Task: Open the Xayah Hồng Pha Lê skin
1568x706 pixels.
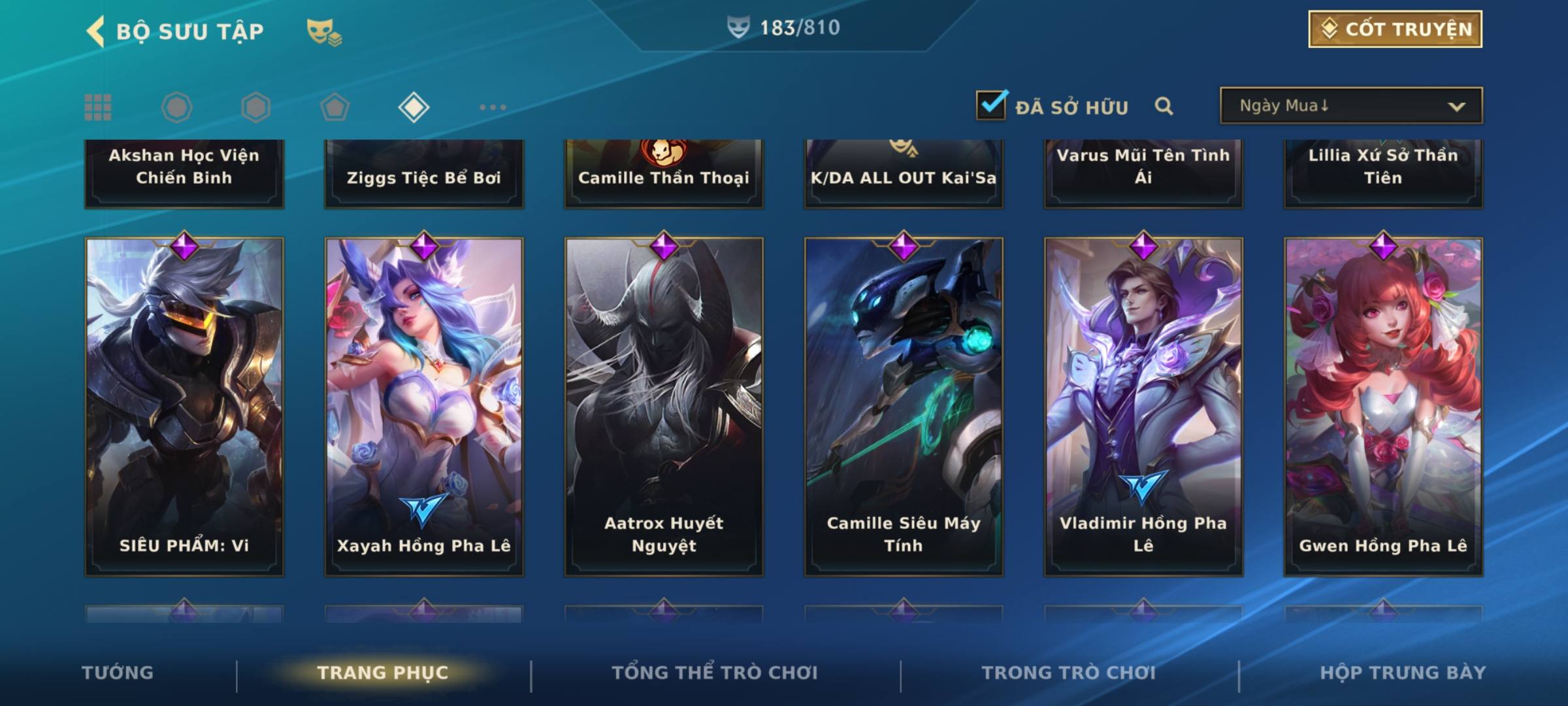Action: pos(424,405)
